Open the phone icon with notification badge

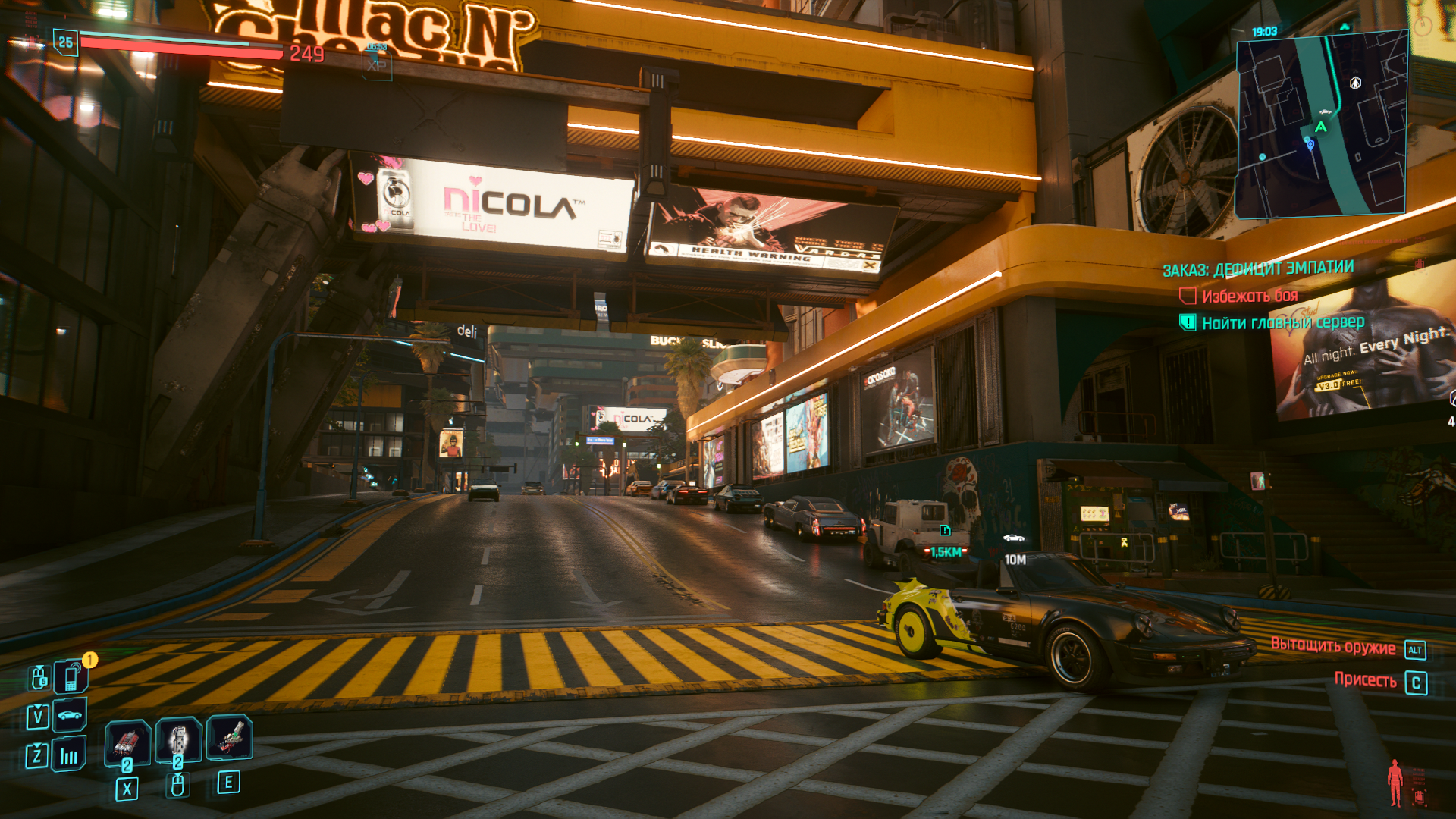point(71,676)
